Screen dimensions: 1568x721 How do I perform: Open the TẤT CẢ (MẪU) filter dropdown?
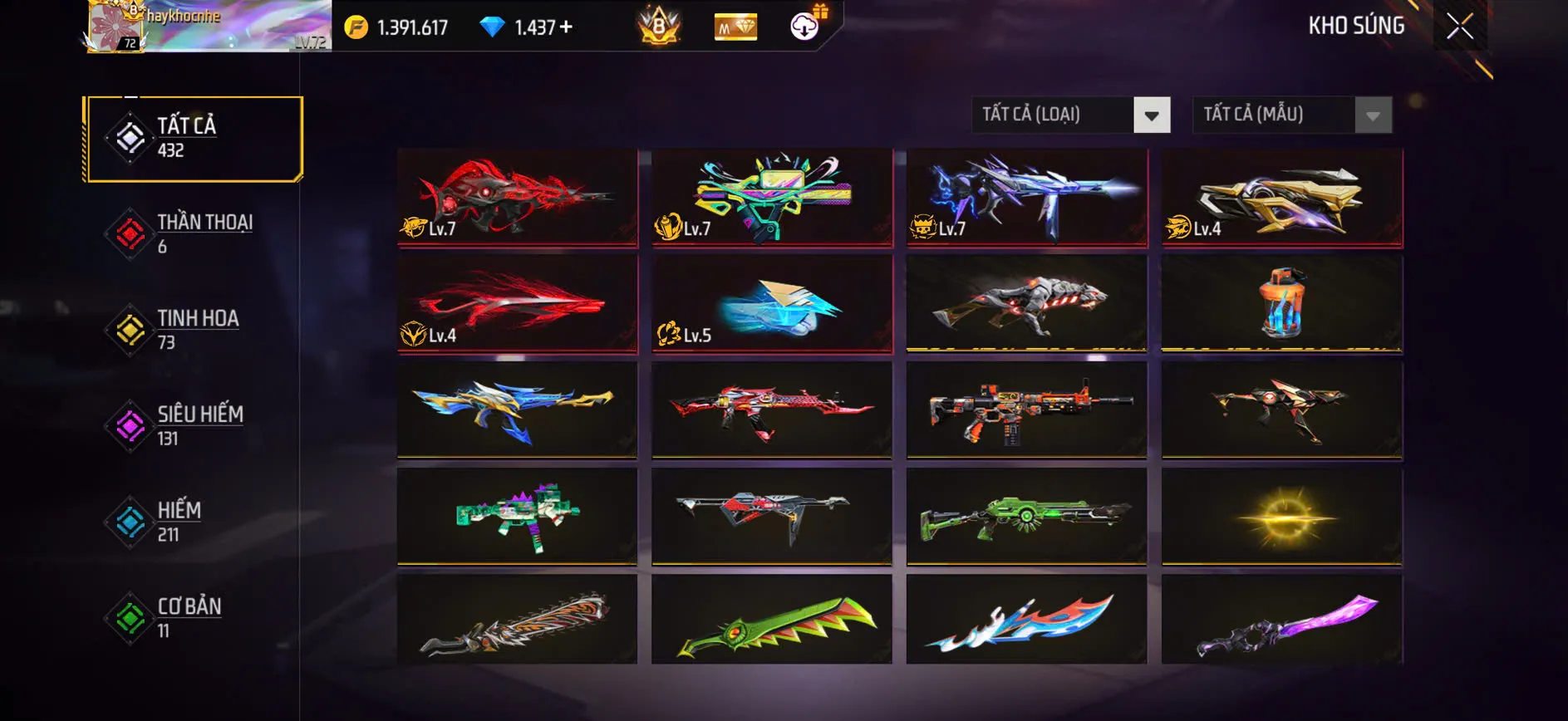pos(1271,115)
